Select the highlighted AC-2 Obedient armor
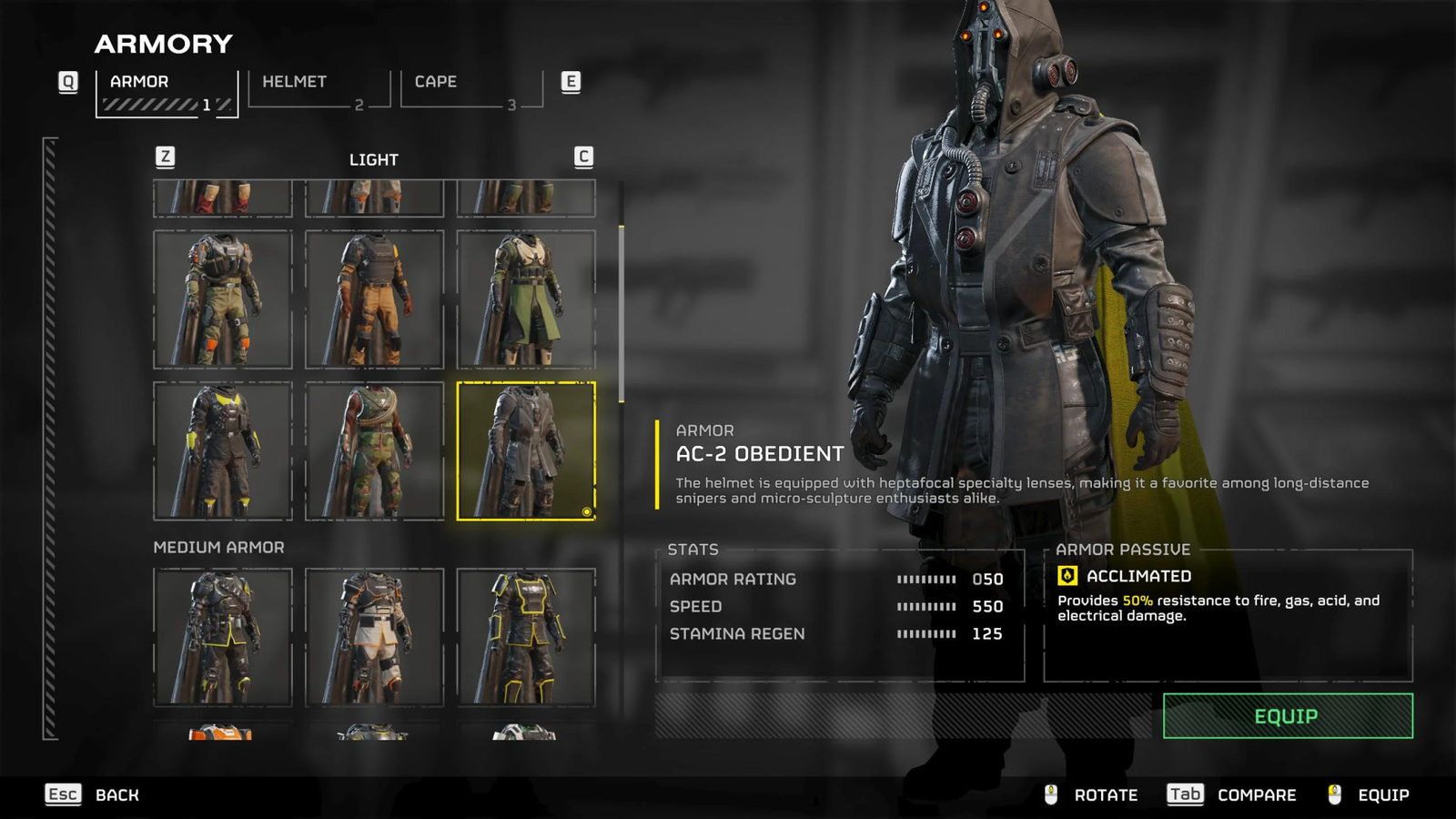 pyautogui.click(x=526, y=450)
